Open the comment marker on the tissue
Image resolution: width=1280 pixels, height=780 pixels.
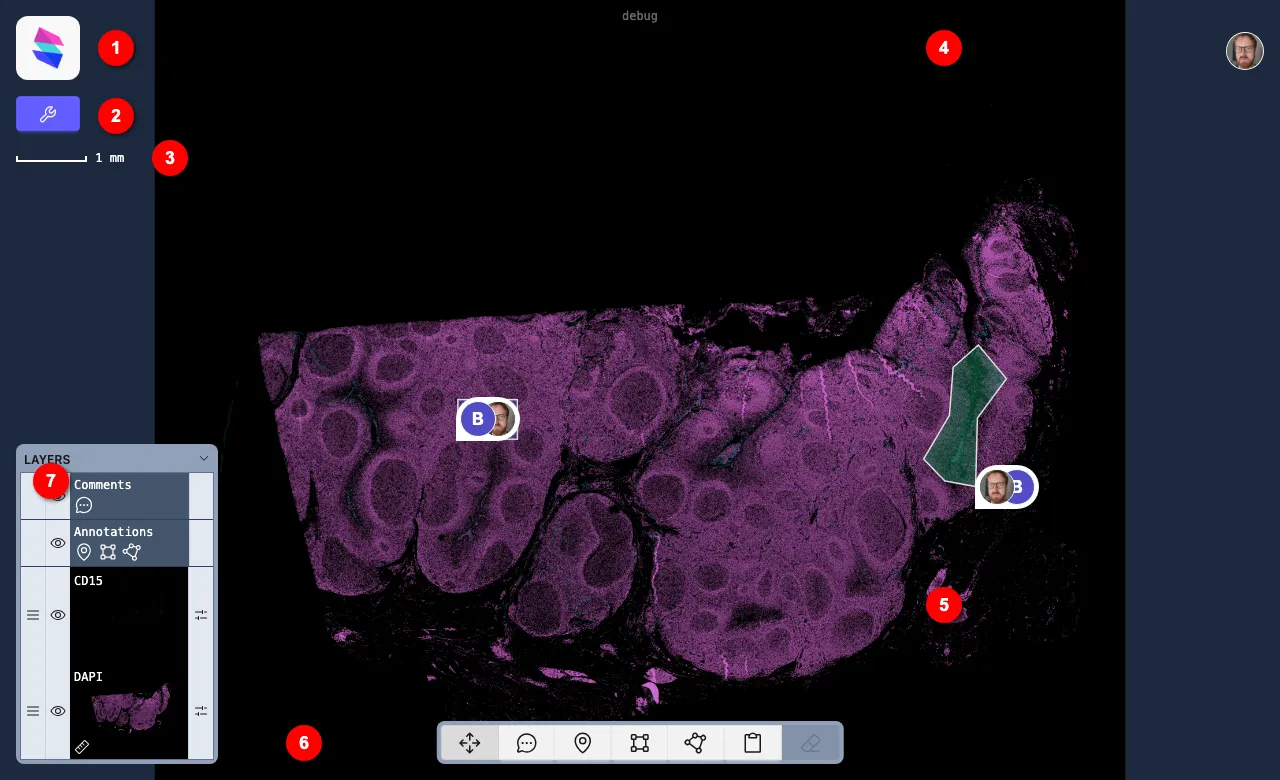coord(487,419)
